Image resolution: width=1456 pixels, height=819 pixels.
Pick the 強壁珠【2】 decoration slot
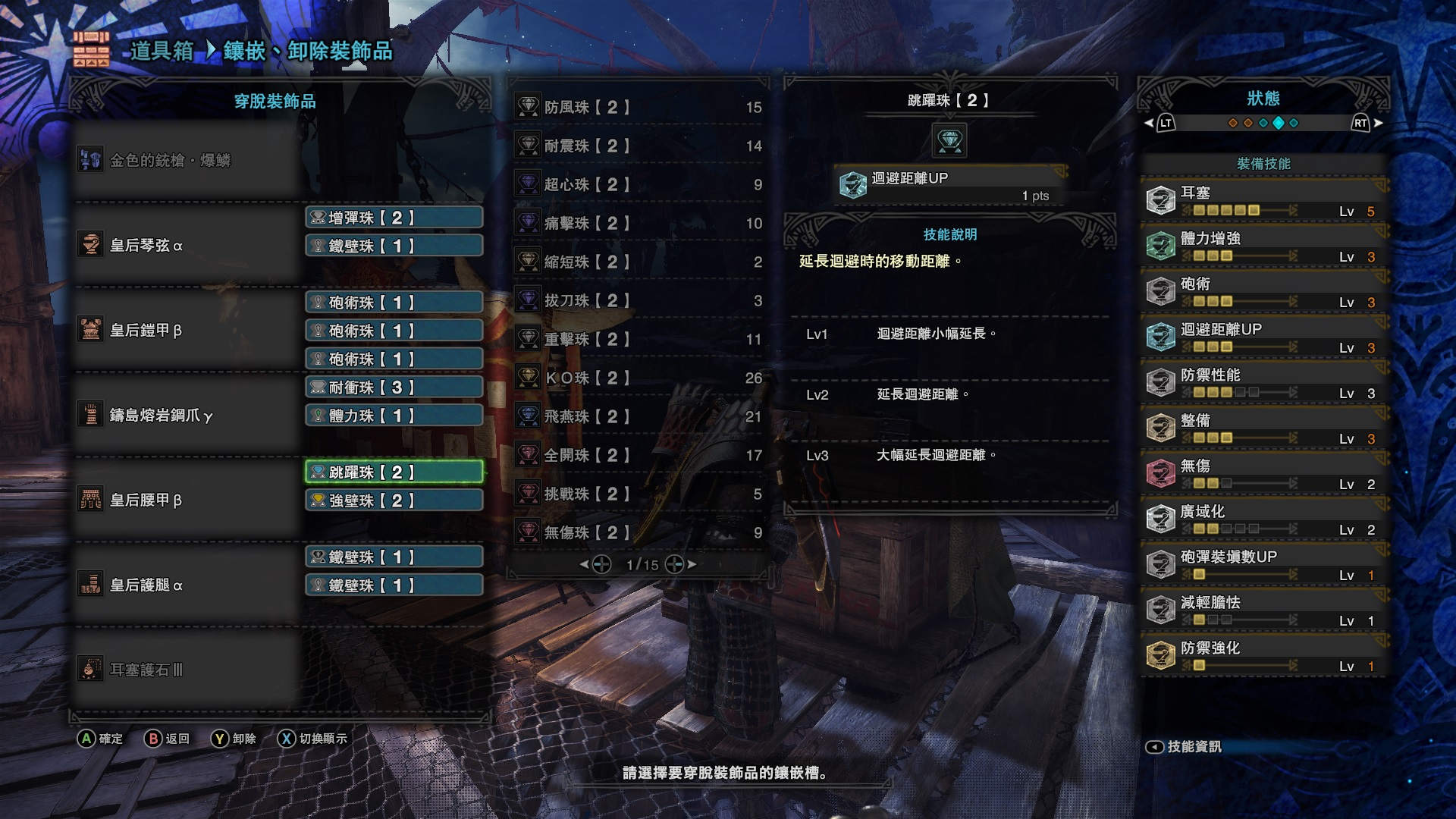pyautogui.click(x=394, y=500)
